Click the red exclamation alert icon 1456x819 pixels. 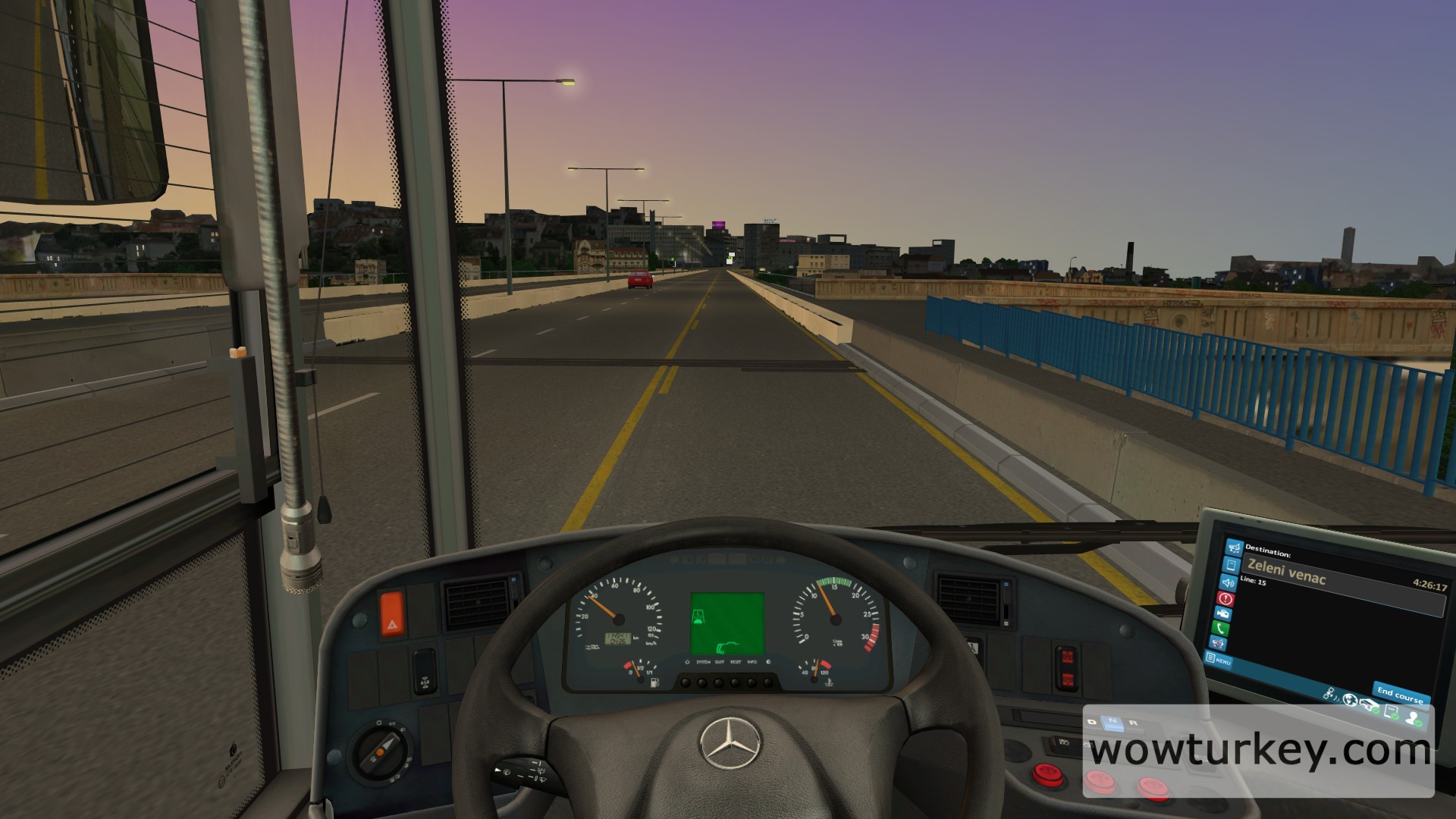[1225, 598]
